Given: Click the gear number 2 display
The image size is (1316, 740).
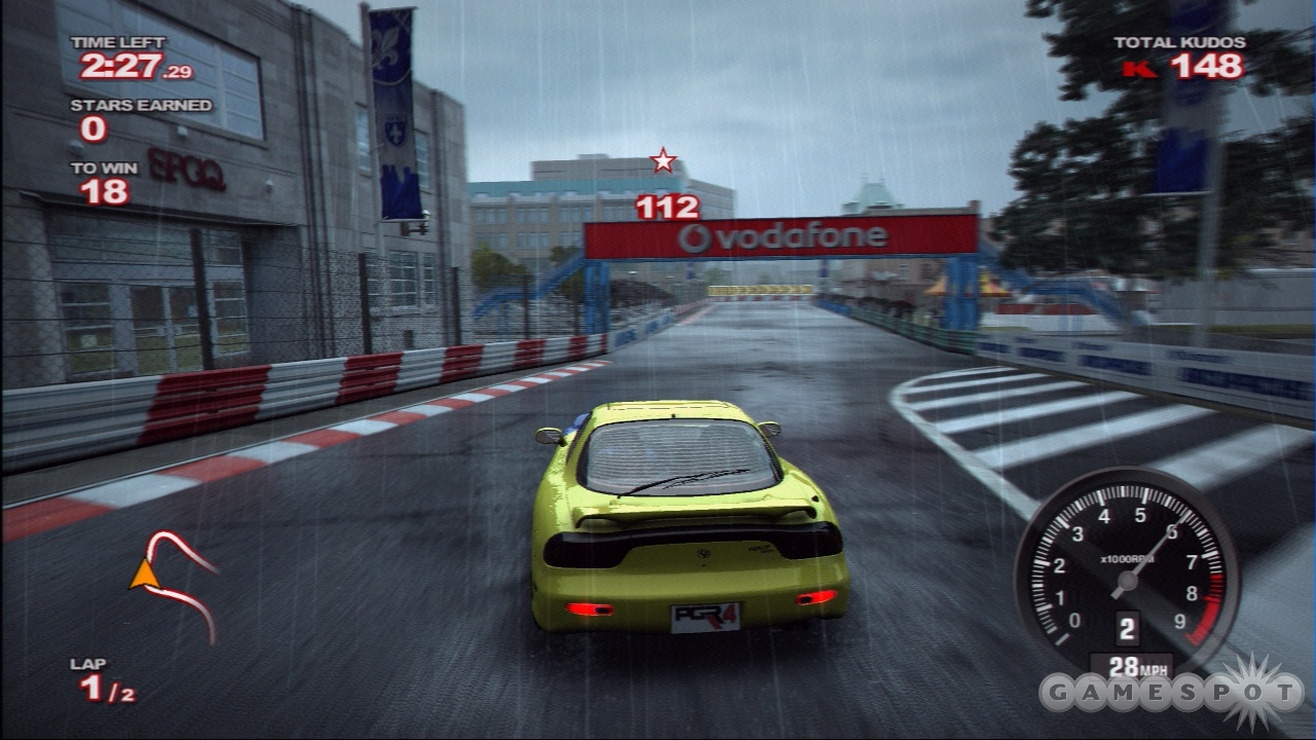Looking at the screenshot, I should coord(1128,626).
